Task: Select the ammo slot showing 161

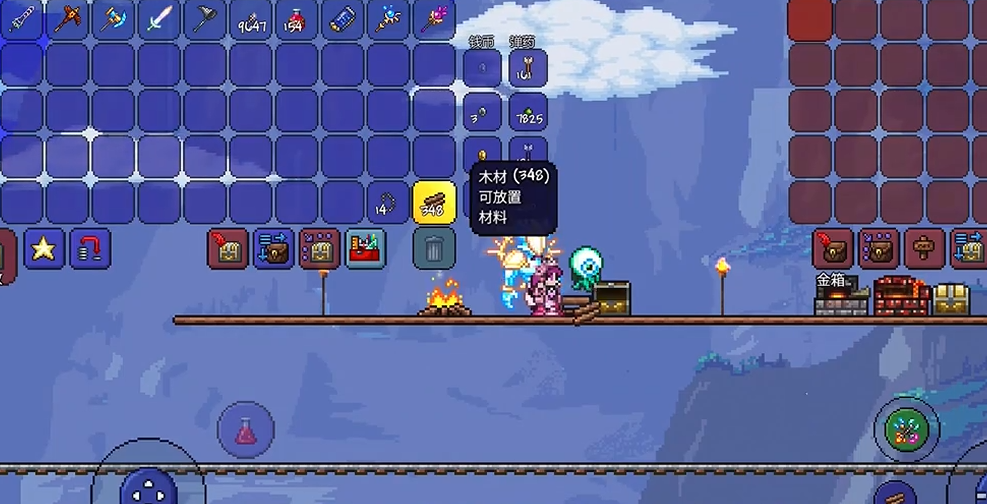Action: tap(530, 66)
